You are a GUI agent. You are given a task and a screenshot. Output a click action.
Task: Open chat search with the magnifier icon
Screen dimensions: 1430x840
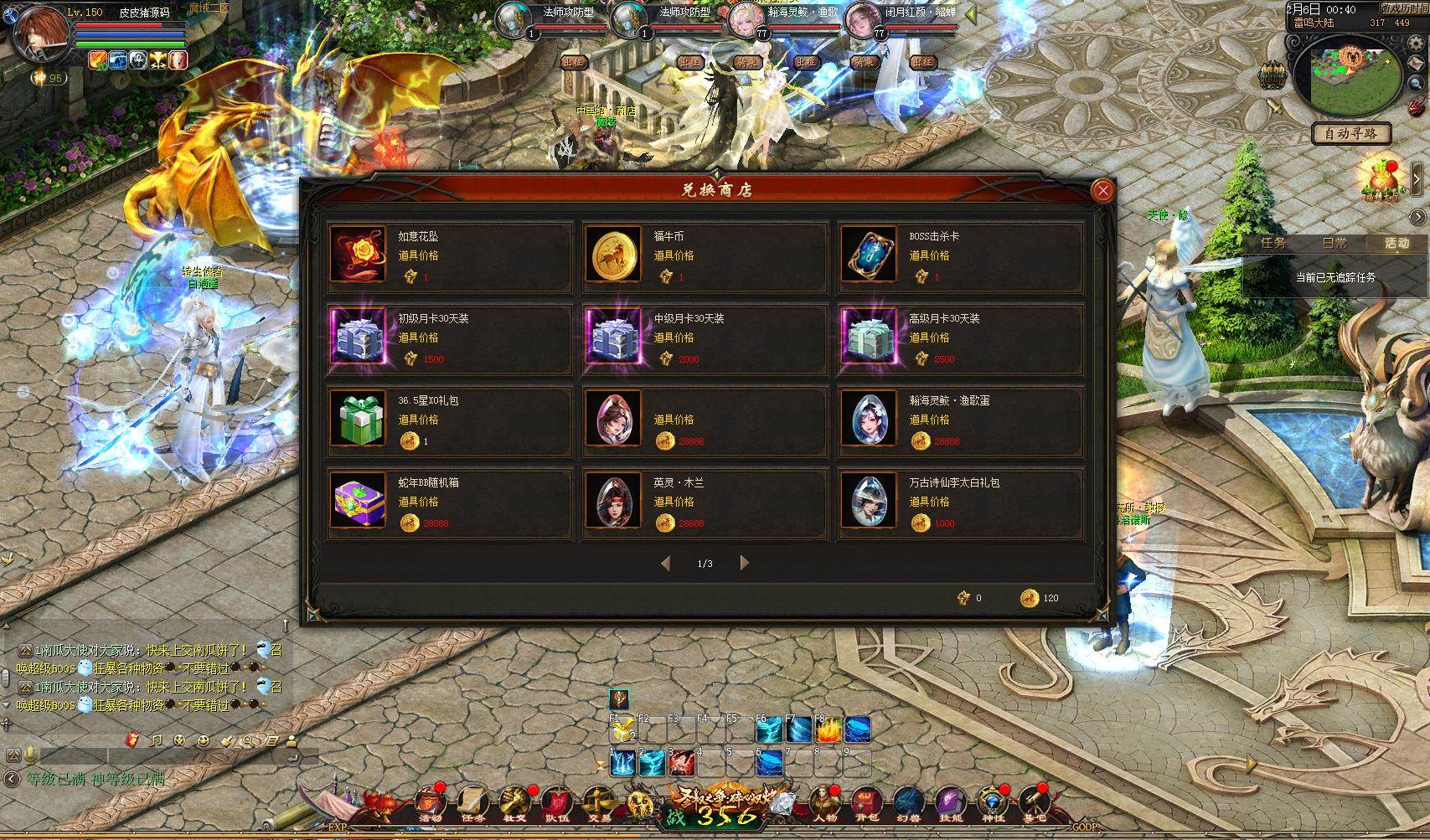tap(250, 740)
